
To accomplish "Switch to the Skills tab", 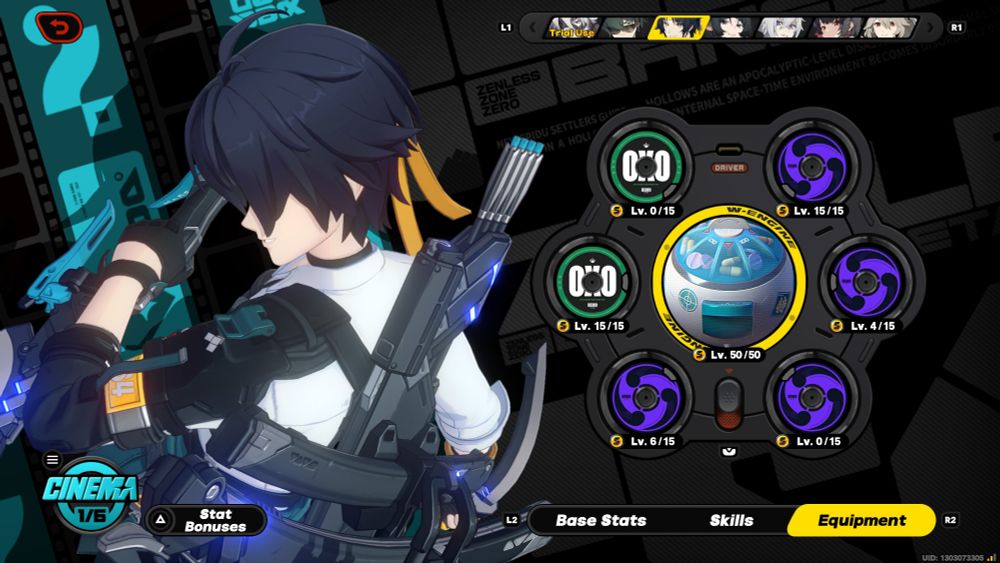I will pos(731,520).
